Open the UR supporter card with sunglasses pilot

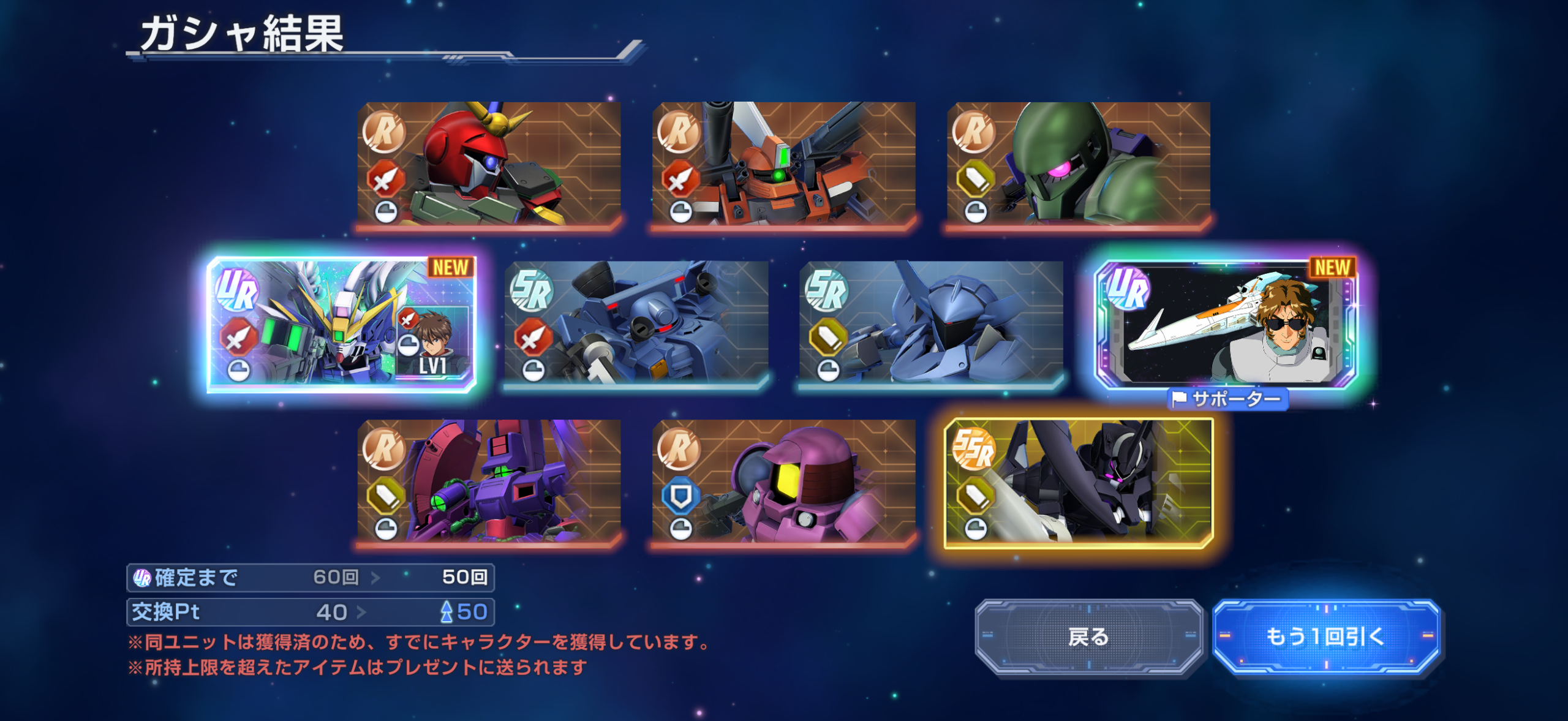(x=1226, y=325)
